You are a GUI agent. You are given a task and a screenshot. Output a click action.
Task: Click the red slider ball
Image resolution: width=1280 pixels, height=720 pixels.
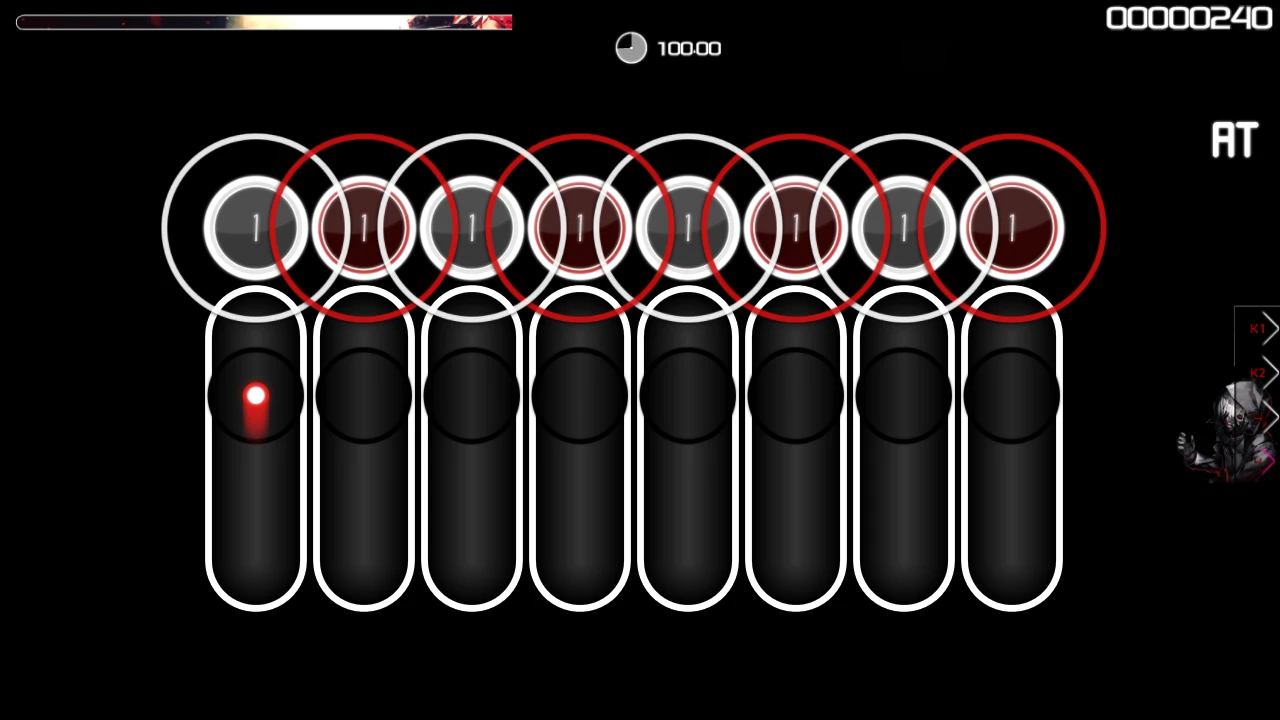[256, 399]
